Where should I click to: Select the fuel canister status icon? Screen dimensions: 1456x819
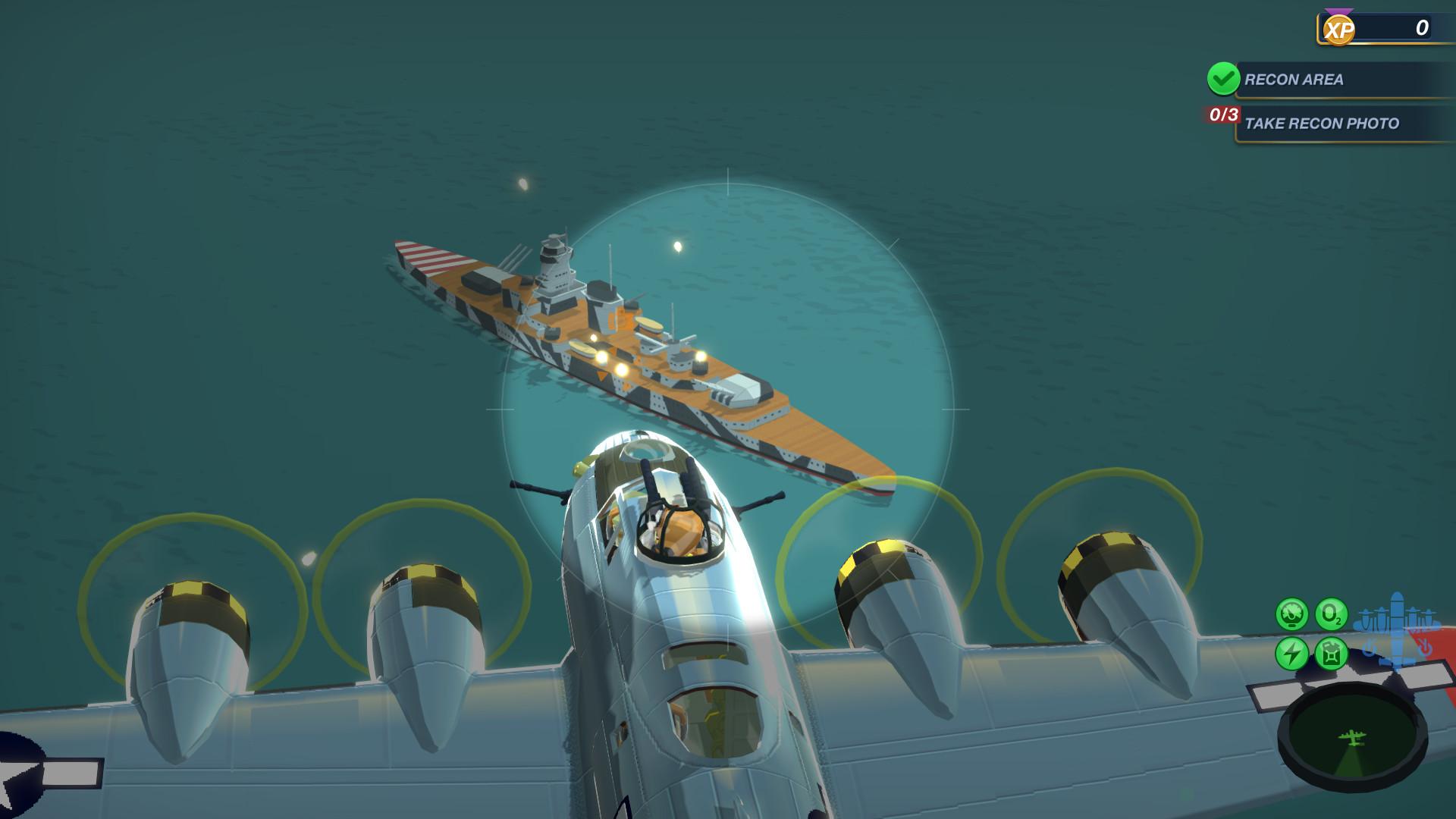[1331, 652]
